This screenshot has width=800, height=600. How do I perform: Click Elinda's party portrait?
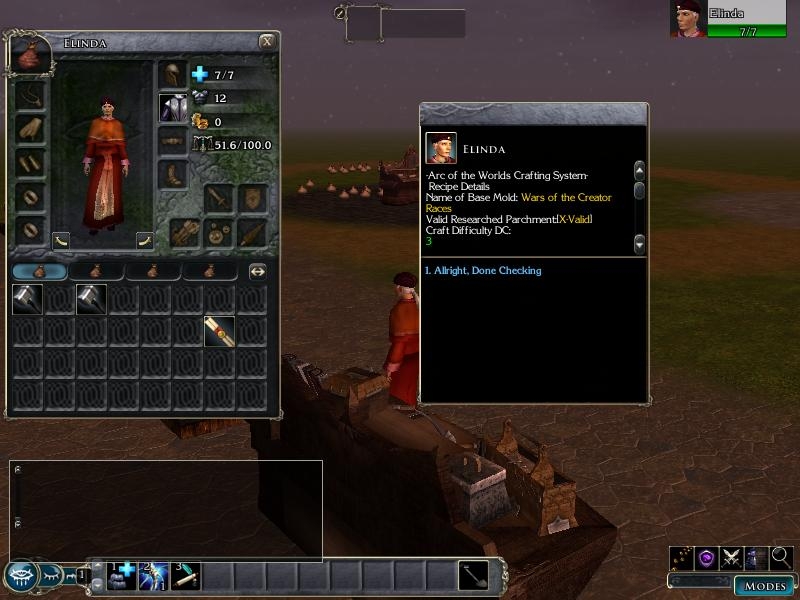[x=687, y=19]
